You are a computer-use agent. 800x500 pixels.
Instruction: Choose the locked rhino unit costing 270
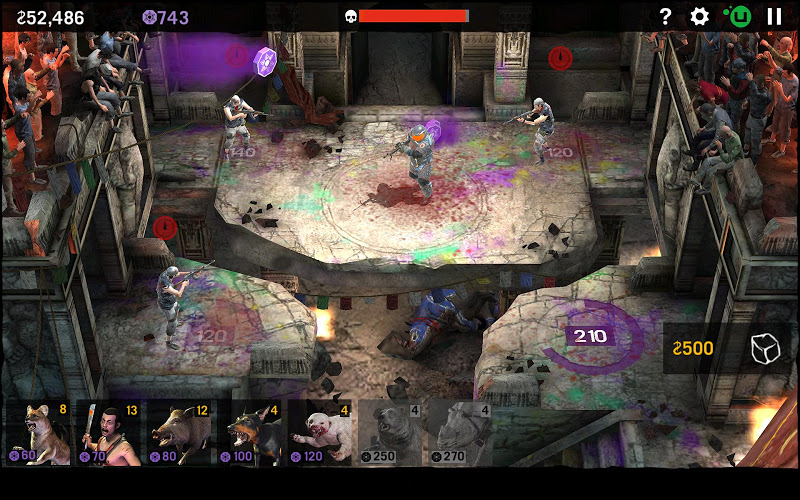pos(461,433)
